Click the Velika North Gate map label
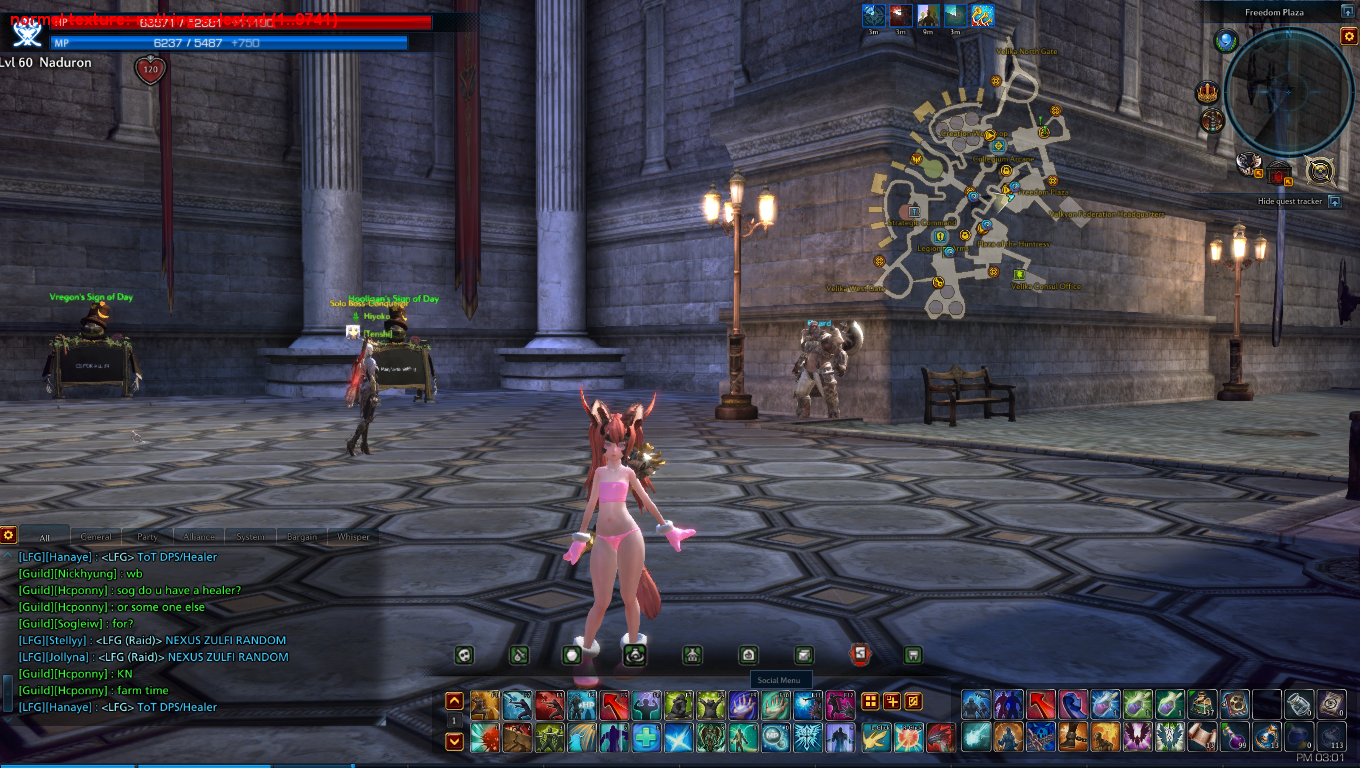1360x768 pixels. pos(1026,51)
